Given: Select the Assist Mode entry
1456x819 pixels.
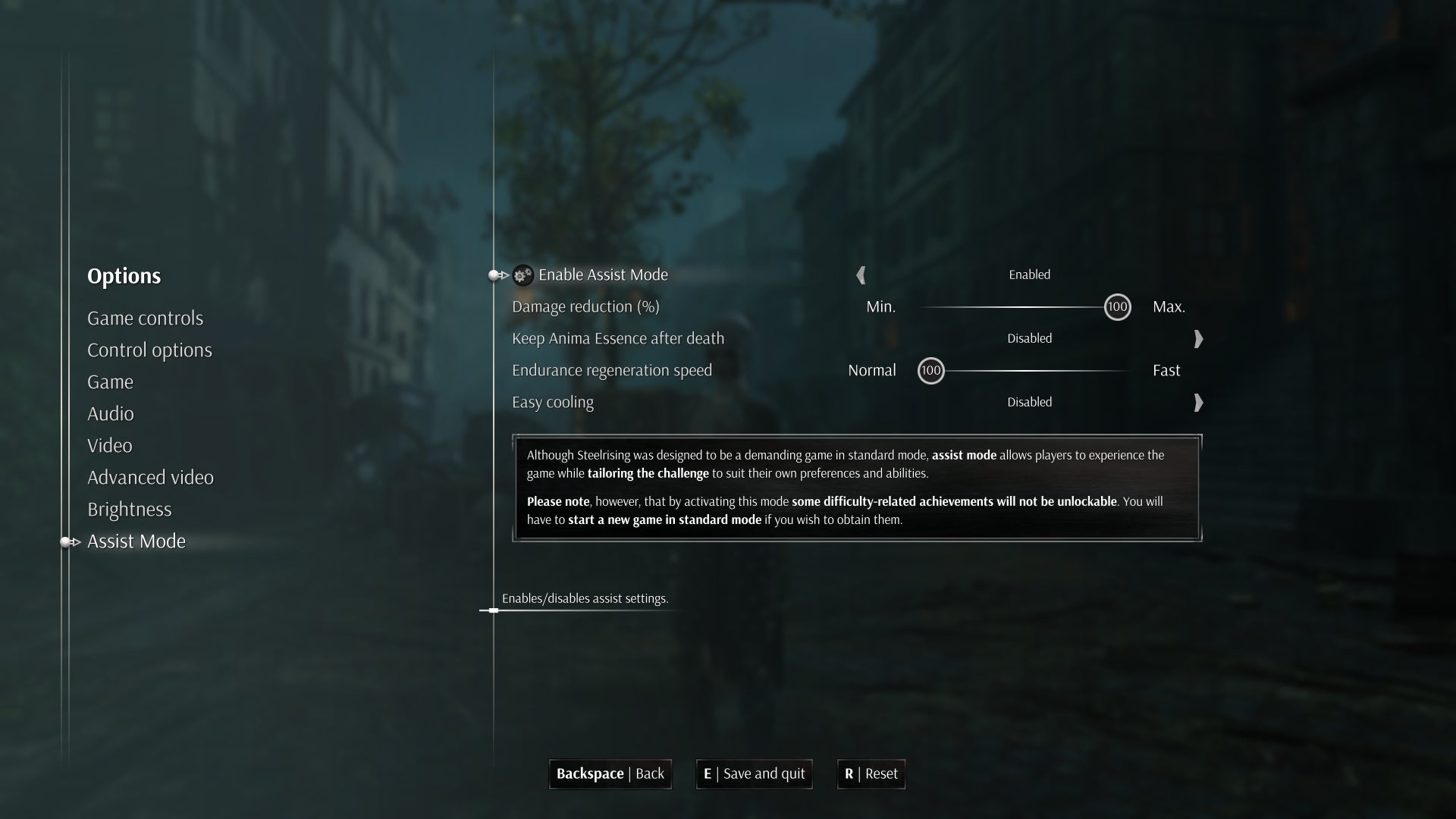Looking at the screenshot, I should tap(136, 541).
